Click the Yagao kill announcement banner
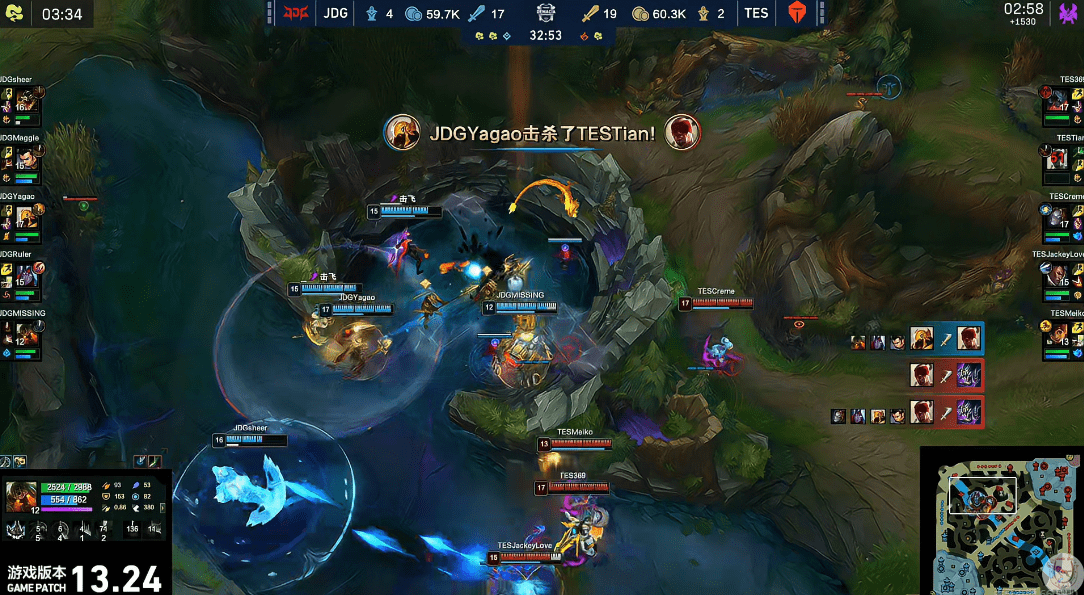This screenshot has width=1084, height=595. 542,132
